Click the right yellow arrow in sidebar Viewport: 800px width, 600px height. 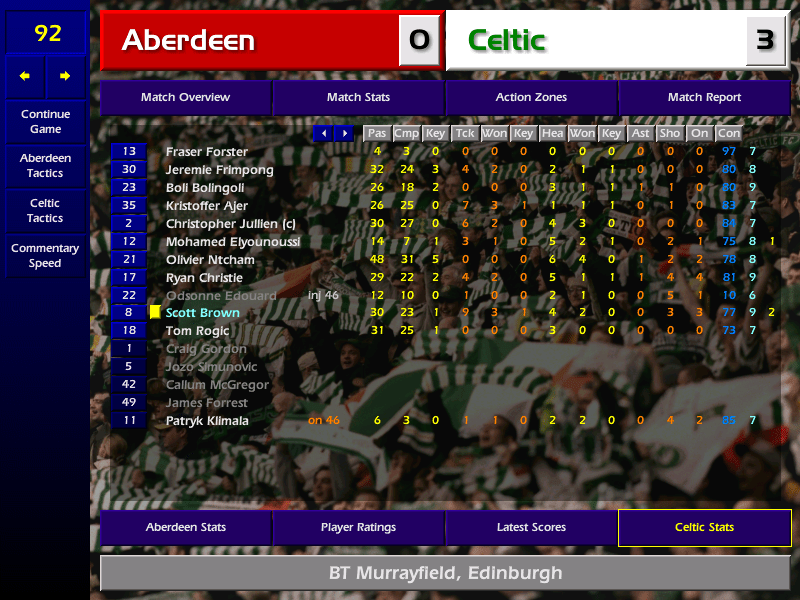[x=65, y=75]
